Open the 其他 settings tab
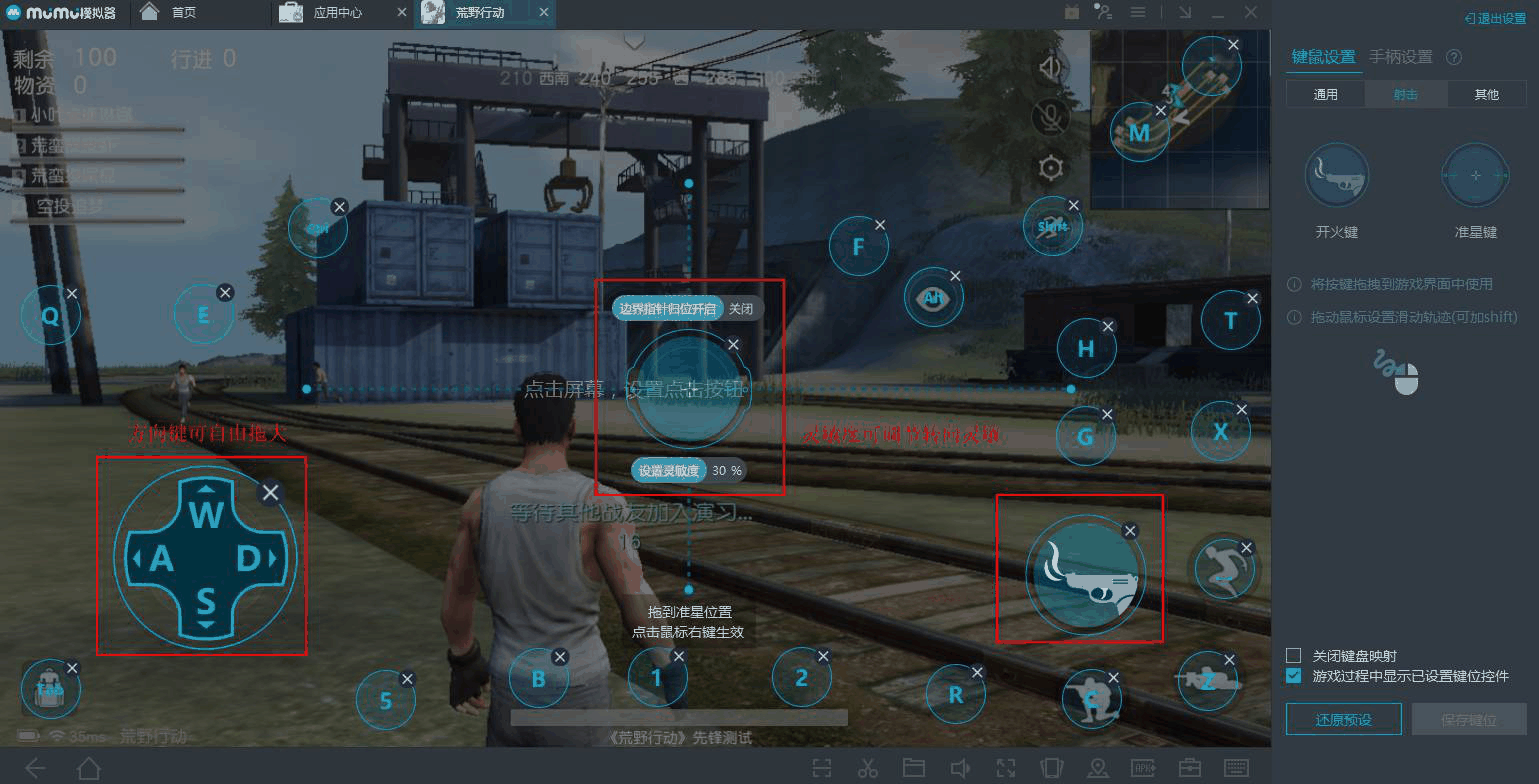1539x784 pixels. (x=1486, y=94)
